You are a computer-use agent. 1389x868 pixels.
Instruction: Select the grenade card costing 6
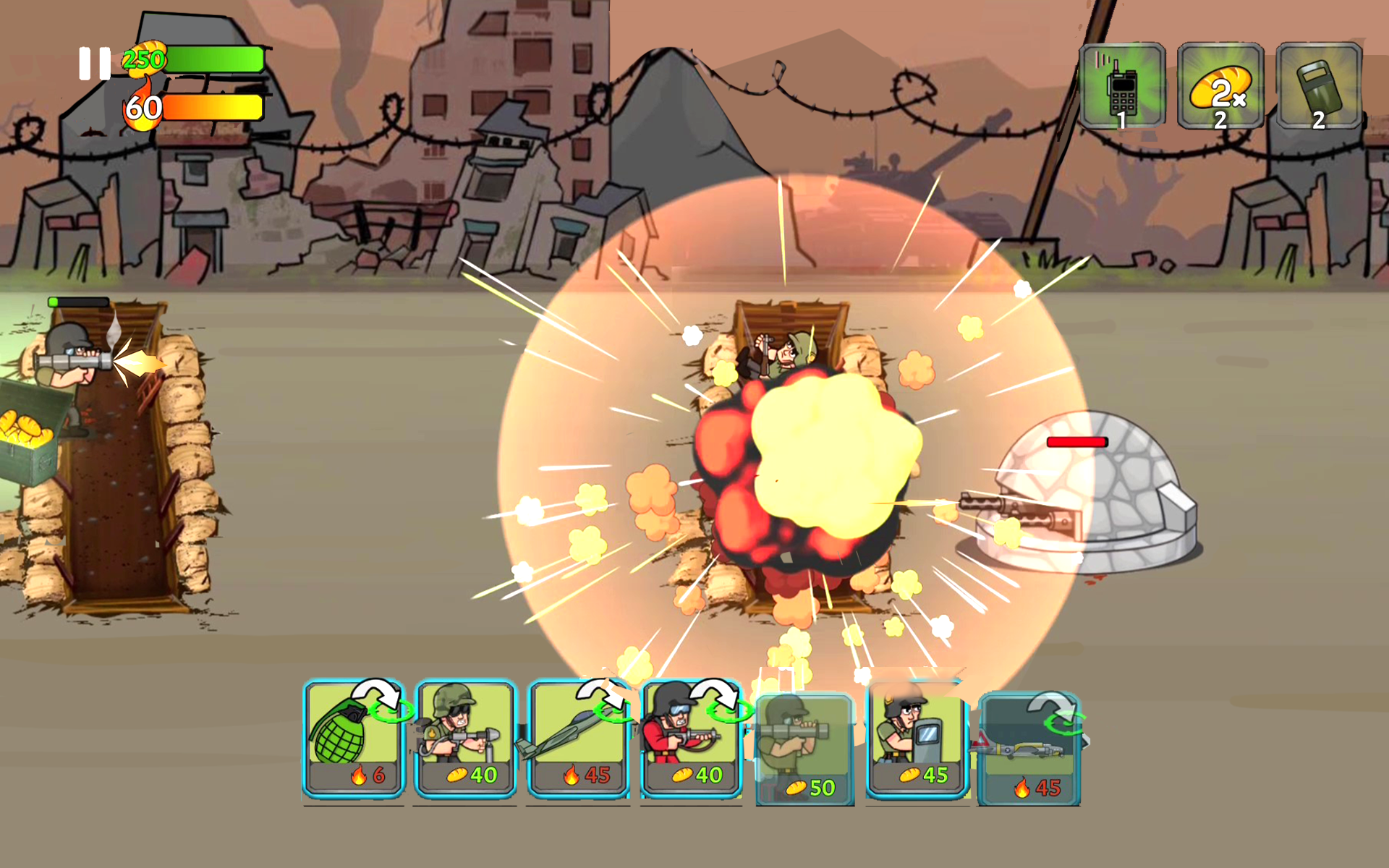click(353, 738)
